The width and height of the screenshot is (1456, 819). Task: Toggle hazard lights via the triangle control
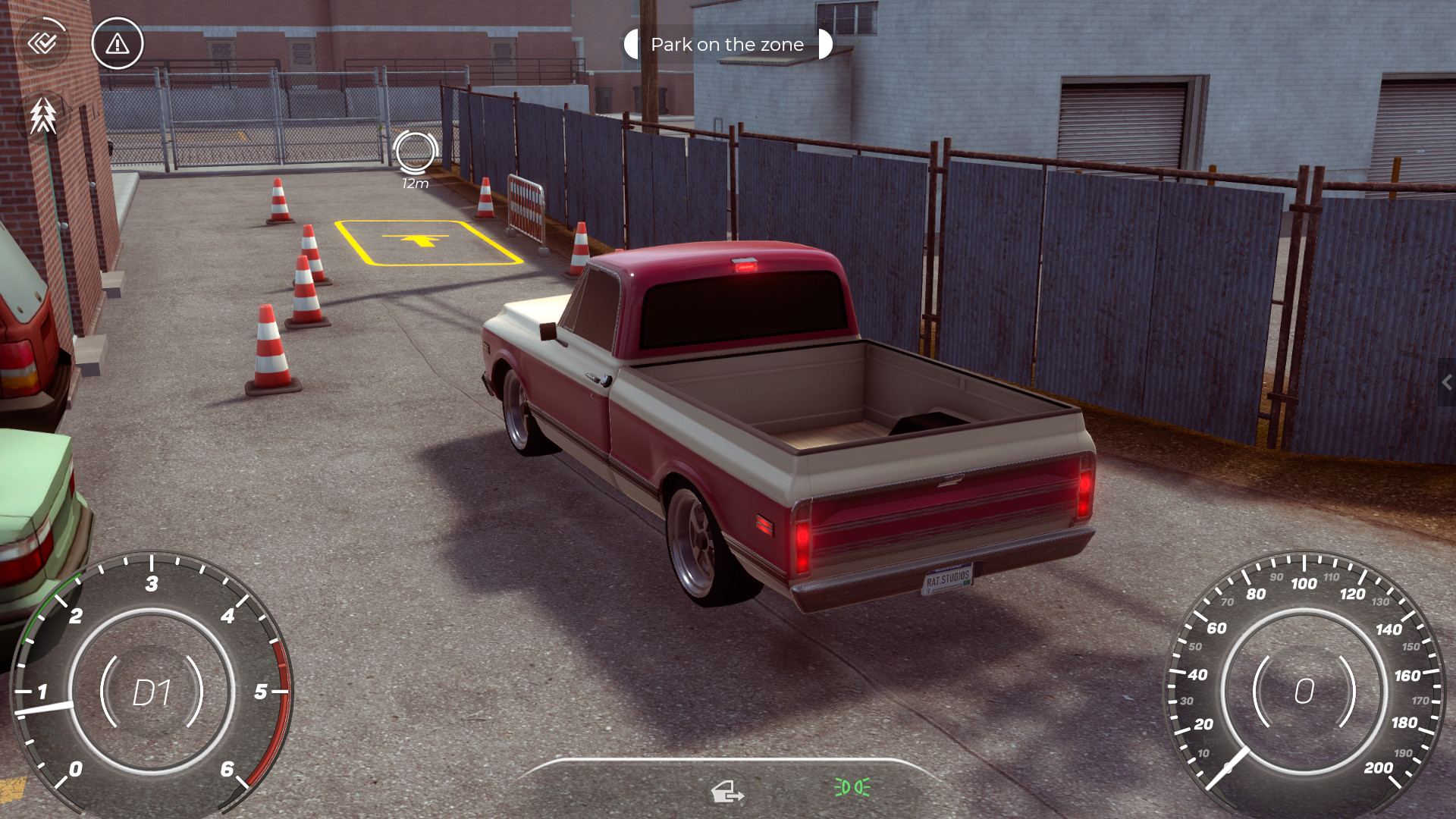[x=117, y=43]
